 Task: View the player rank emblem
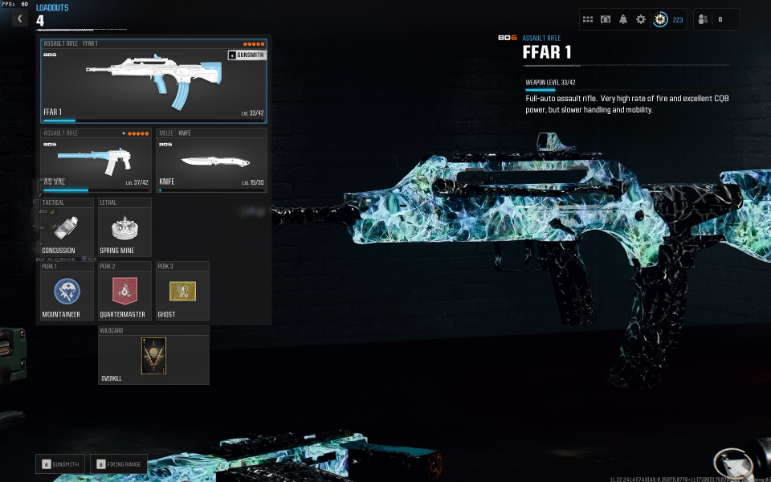pyautogui.click(x=660, y=19)
